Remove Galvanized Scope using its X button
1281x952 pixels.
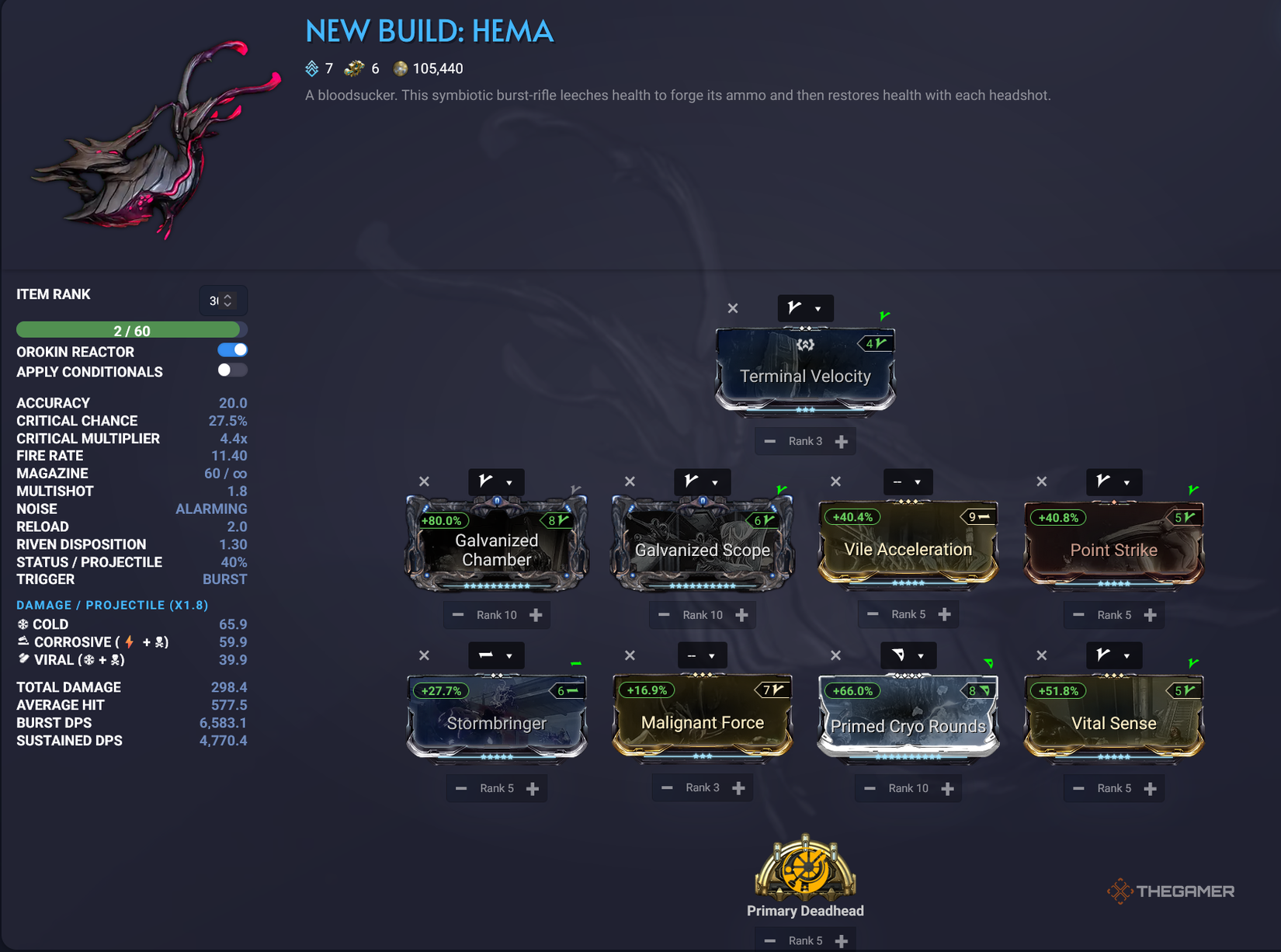629,481
